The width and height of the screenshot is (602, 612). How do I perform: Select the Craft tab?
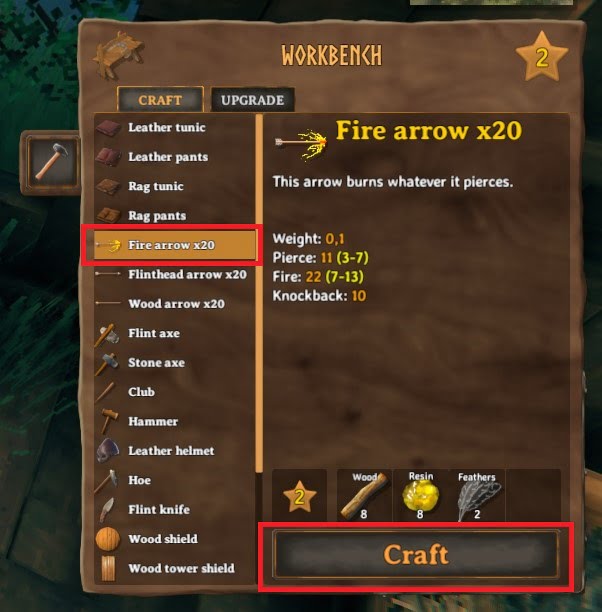(160, 99)
